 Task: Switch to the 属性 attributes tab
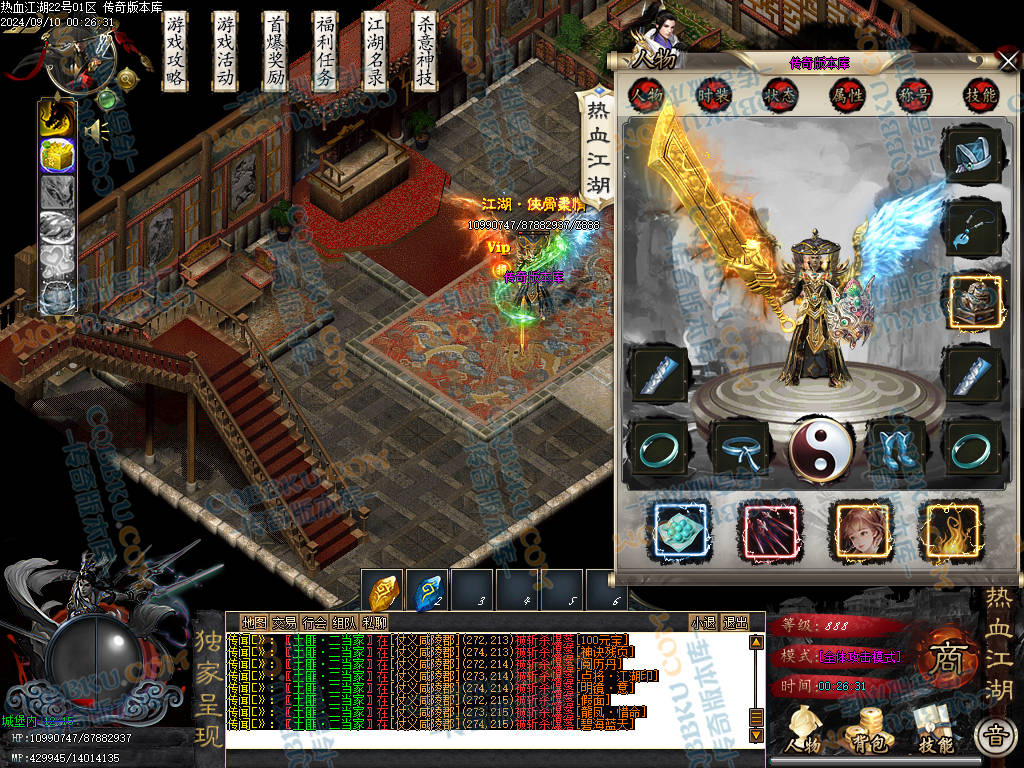846,95
